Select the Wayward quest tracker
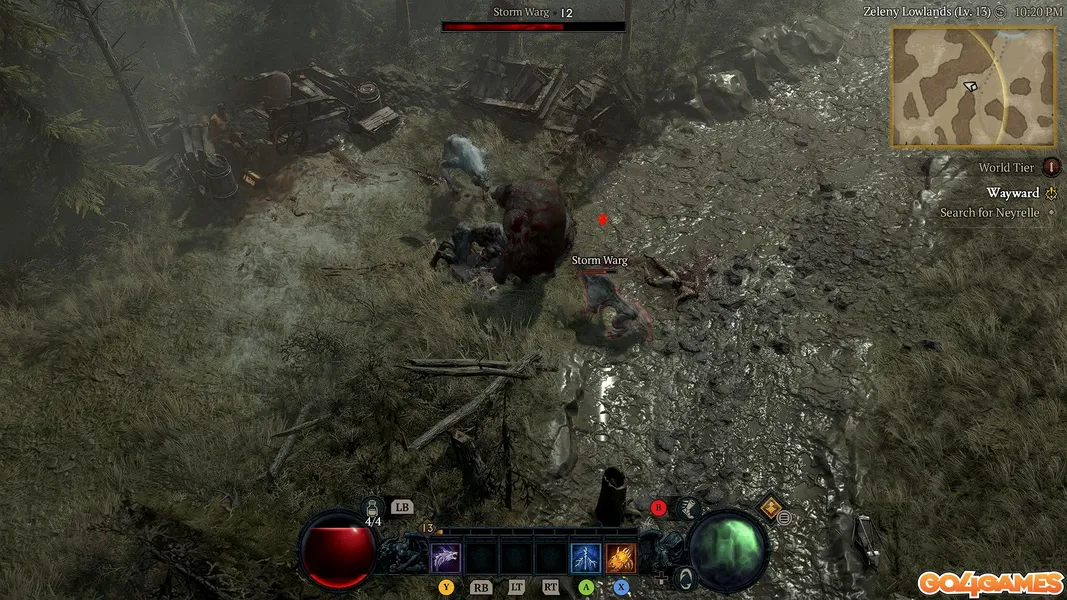 coord(1013,193)
